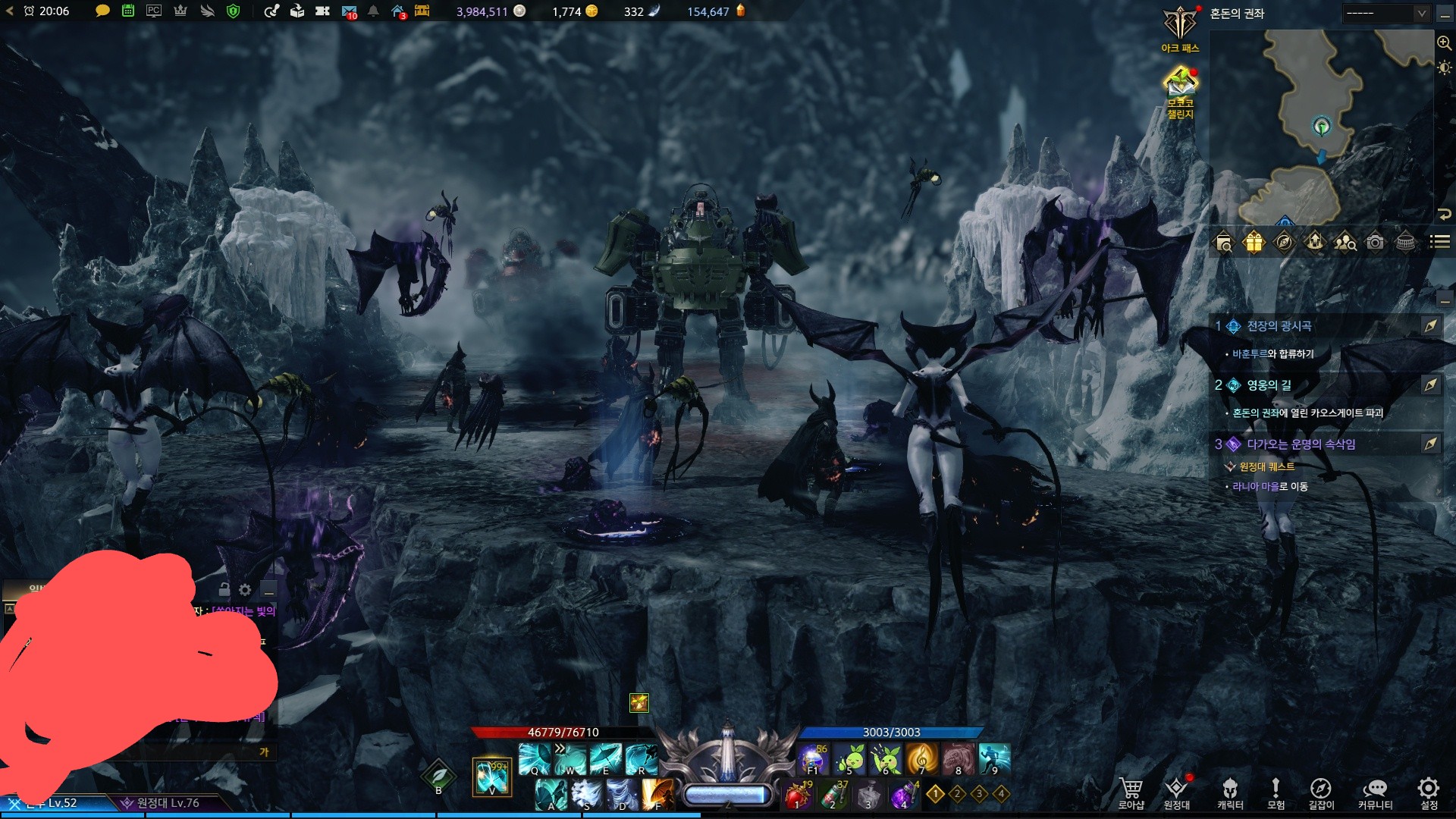Viewport: 1456px width, 819px height.
Task: Activate the treble clef emote on slot 7
Action: click(x=921, y=758)
